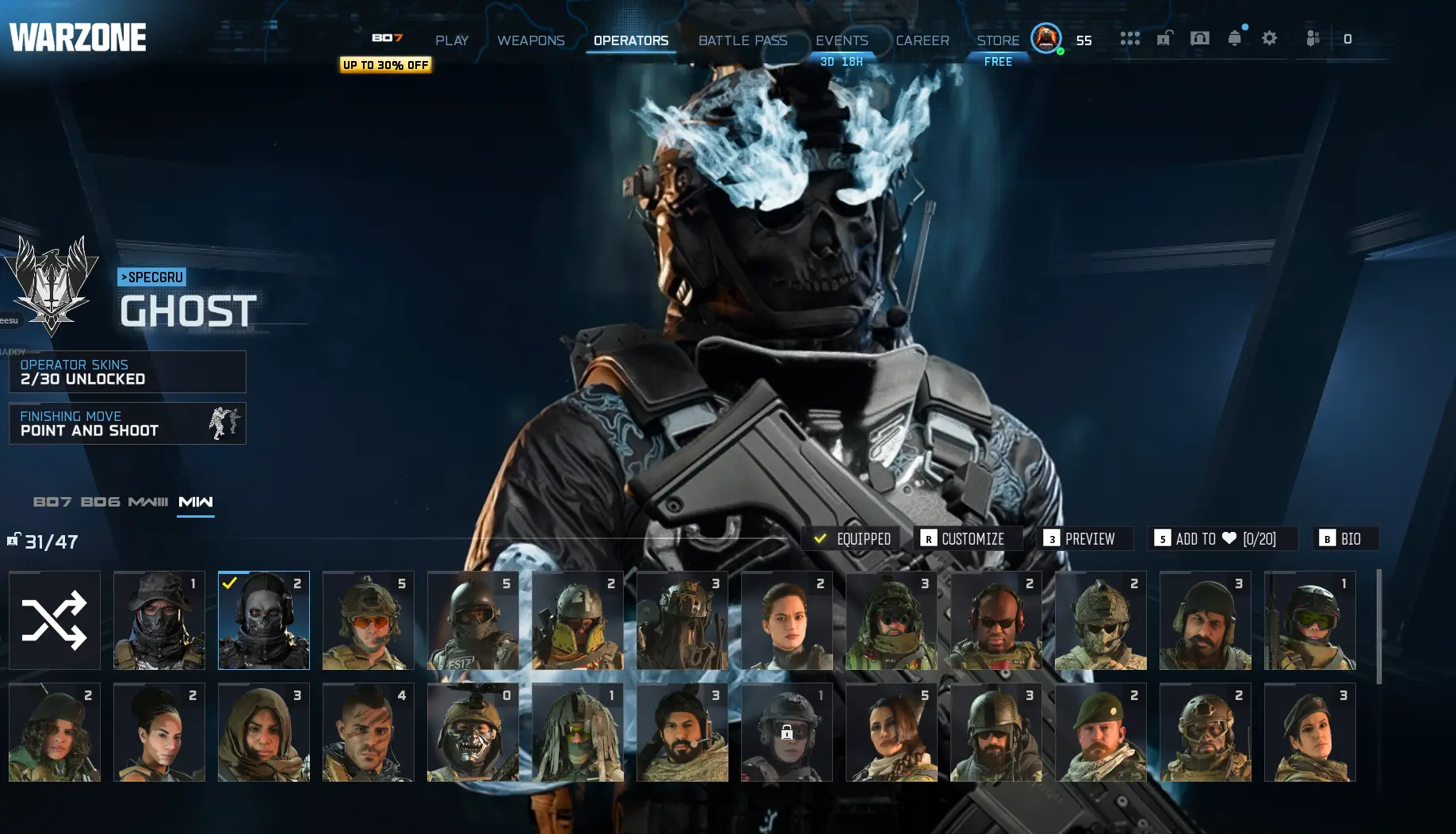Click the Warzone logo
Screen dimensions: 1456x834
(x=77, y=36)
